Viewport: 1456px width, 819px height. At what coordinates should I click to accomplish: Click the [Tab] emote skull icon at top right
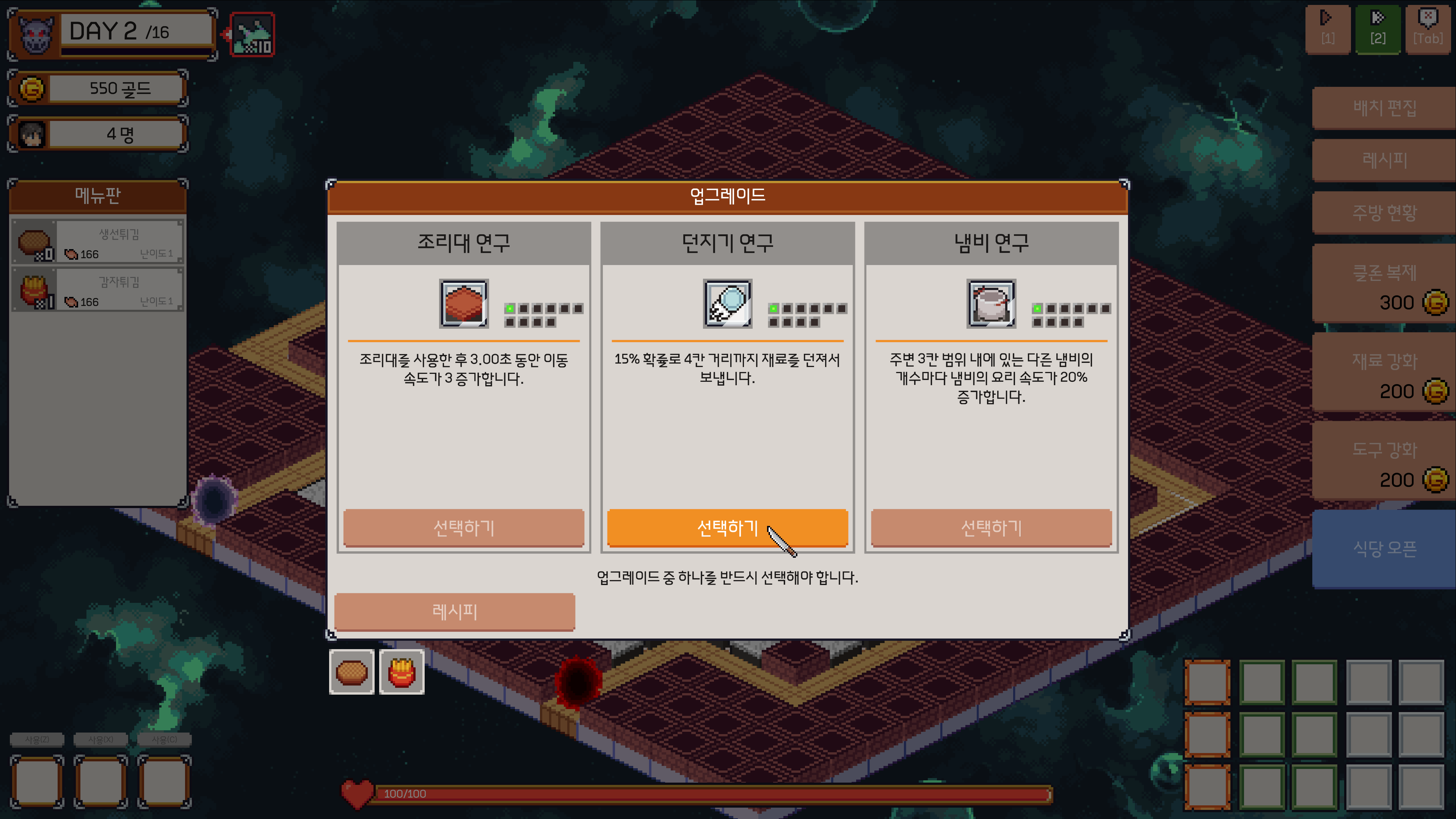[1428, 30]
